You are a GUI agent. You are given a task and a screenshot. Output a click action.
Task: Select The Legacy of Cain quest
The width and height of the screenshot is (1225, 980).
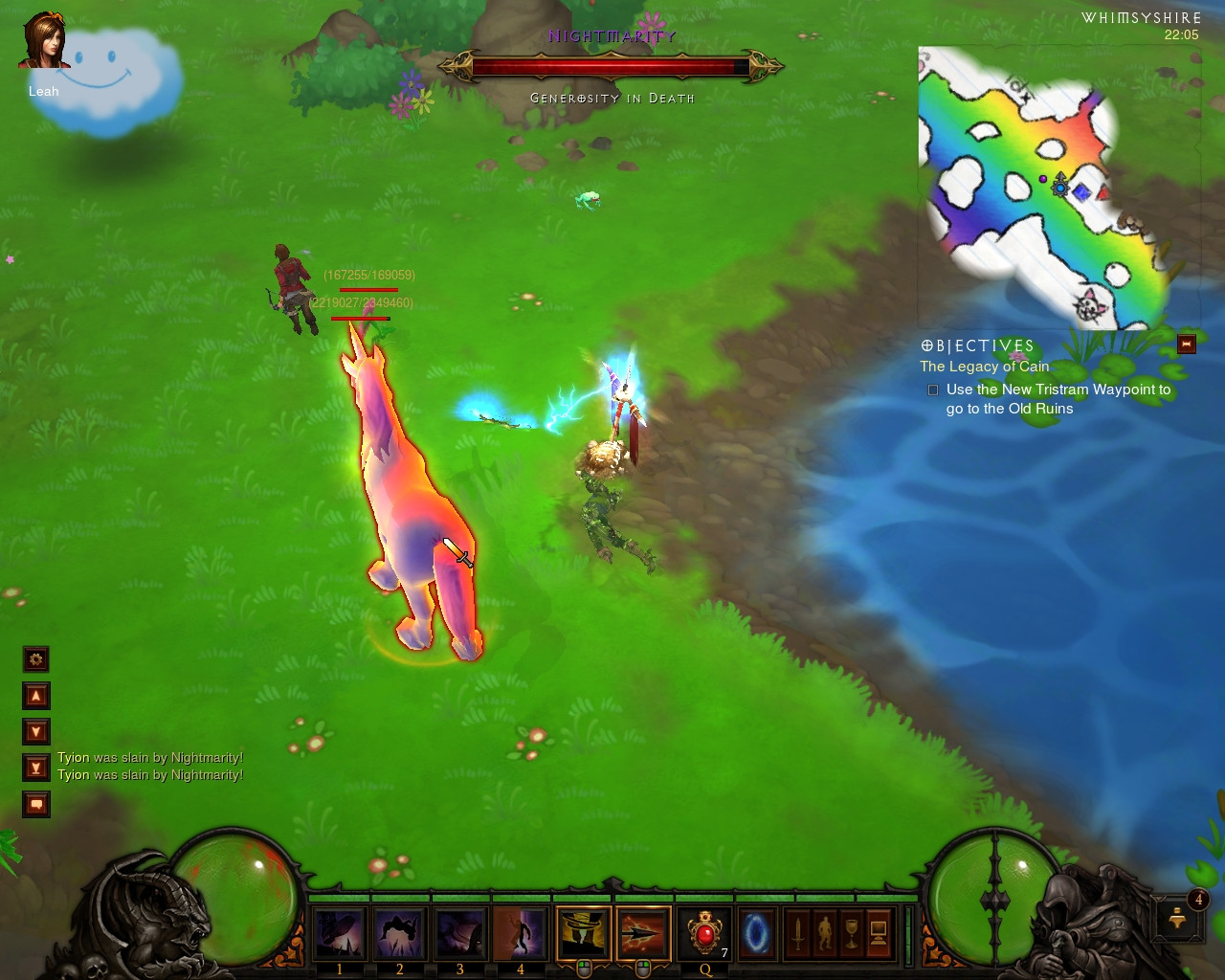tap(984, 367)
